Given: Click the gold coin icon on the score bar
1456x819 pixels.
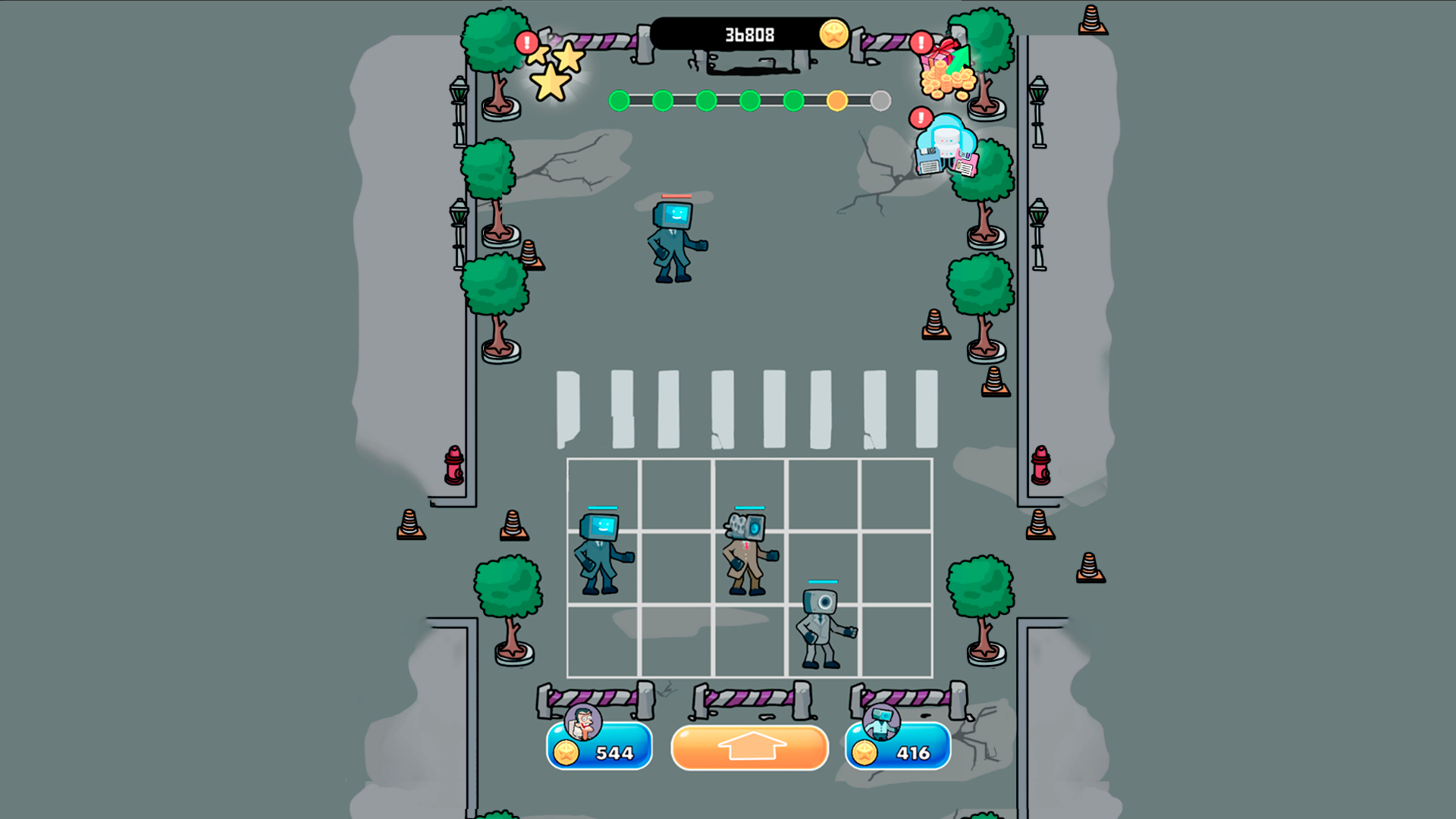Looking at the screenshot, I should 833,33.
